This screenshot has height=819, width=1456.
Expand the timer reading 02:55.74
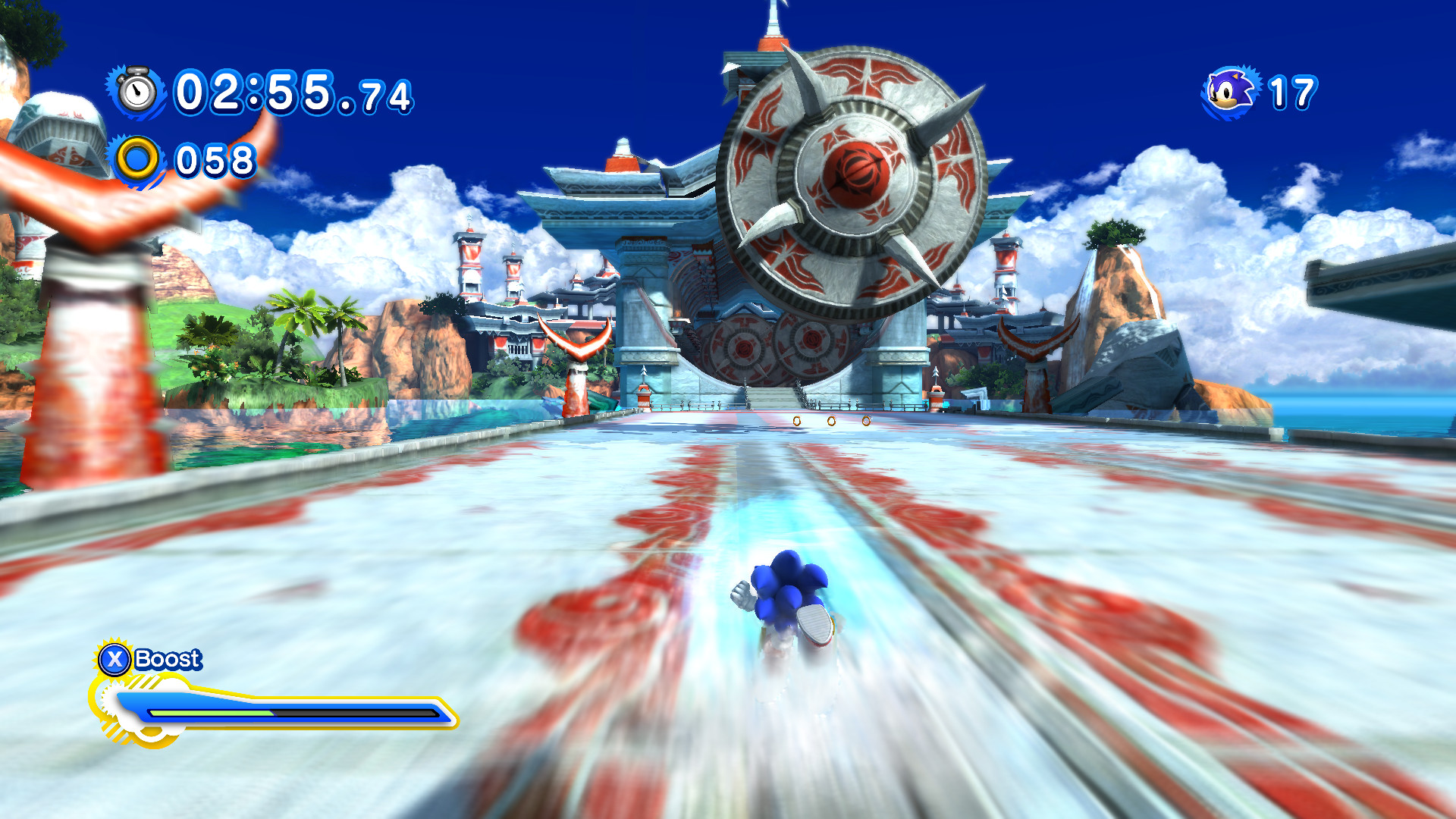[292, 93]
